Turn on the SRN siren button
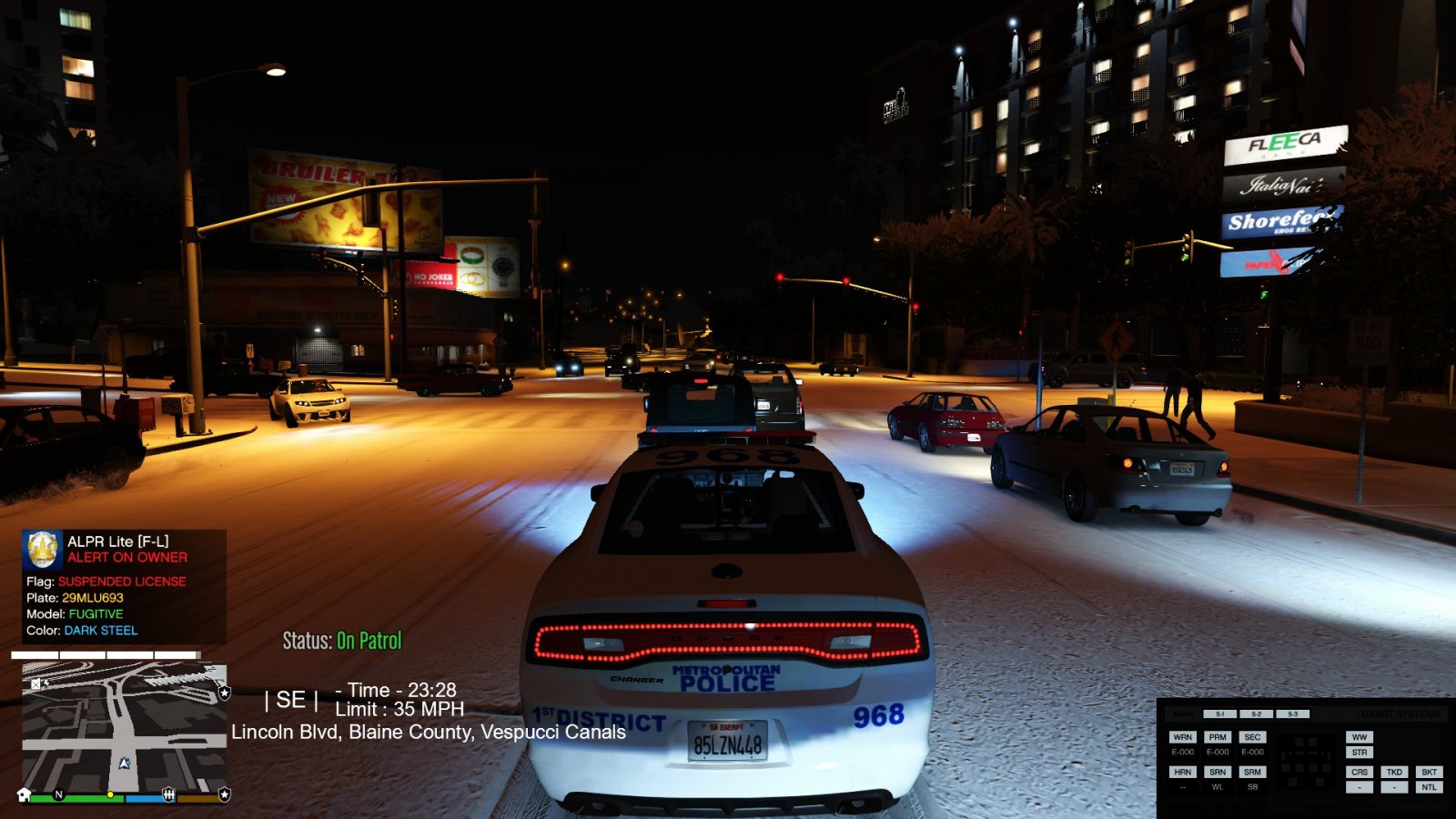Viewport: 1456px width, 819px height. pos(1218,772)
